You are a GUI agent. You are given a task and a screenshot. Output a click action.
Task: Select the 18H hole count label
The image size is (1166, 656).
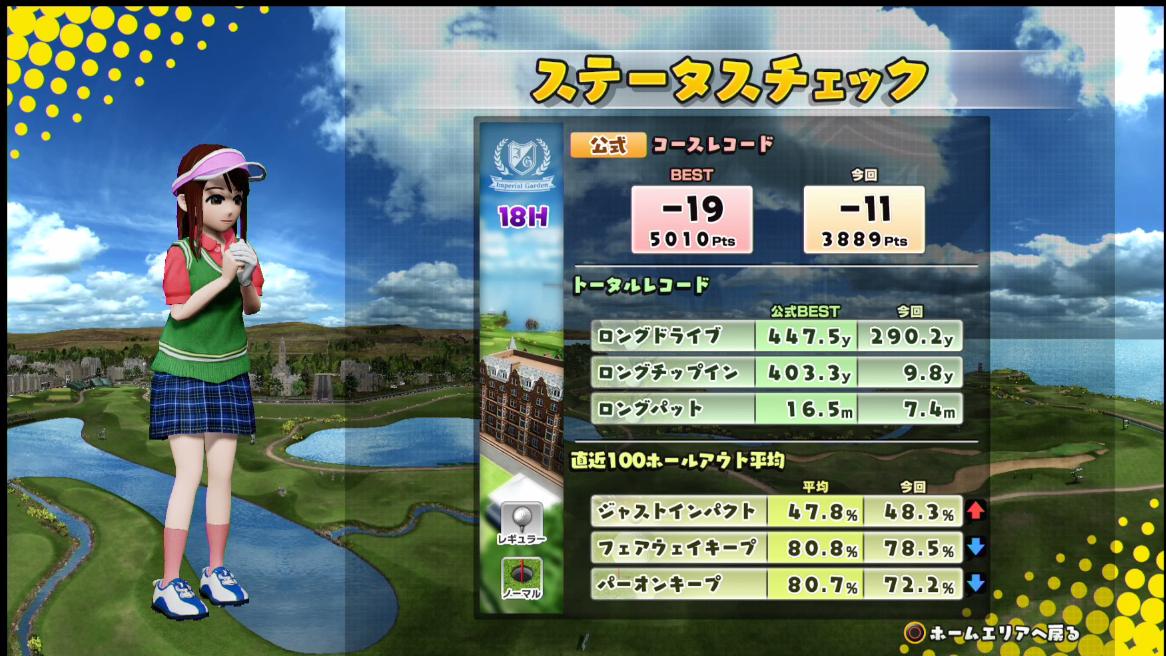[x=522, y=216]
